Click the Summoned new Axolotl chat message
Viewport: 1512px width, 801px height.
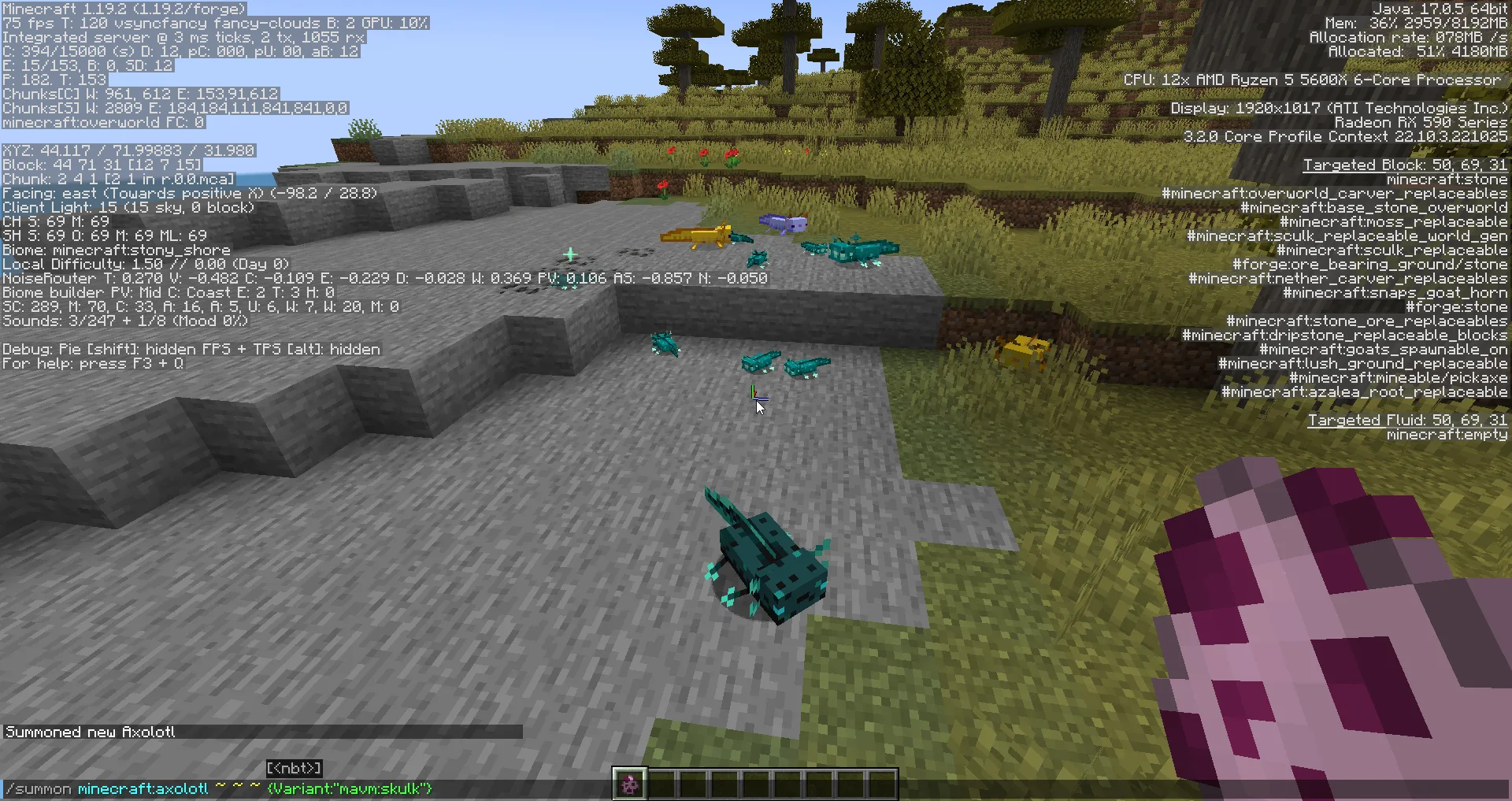click(89, 732)
